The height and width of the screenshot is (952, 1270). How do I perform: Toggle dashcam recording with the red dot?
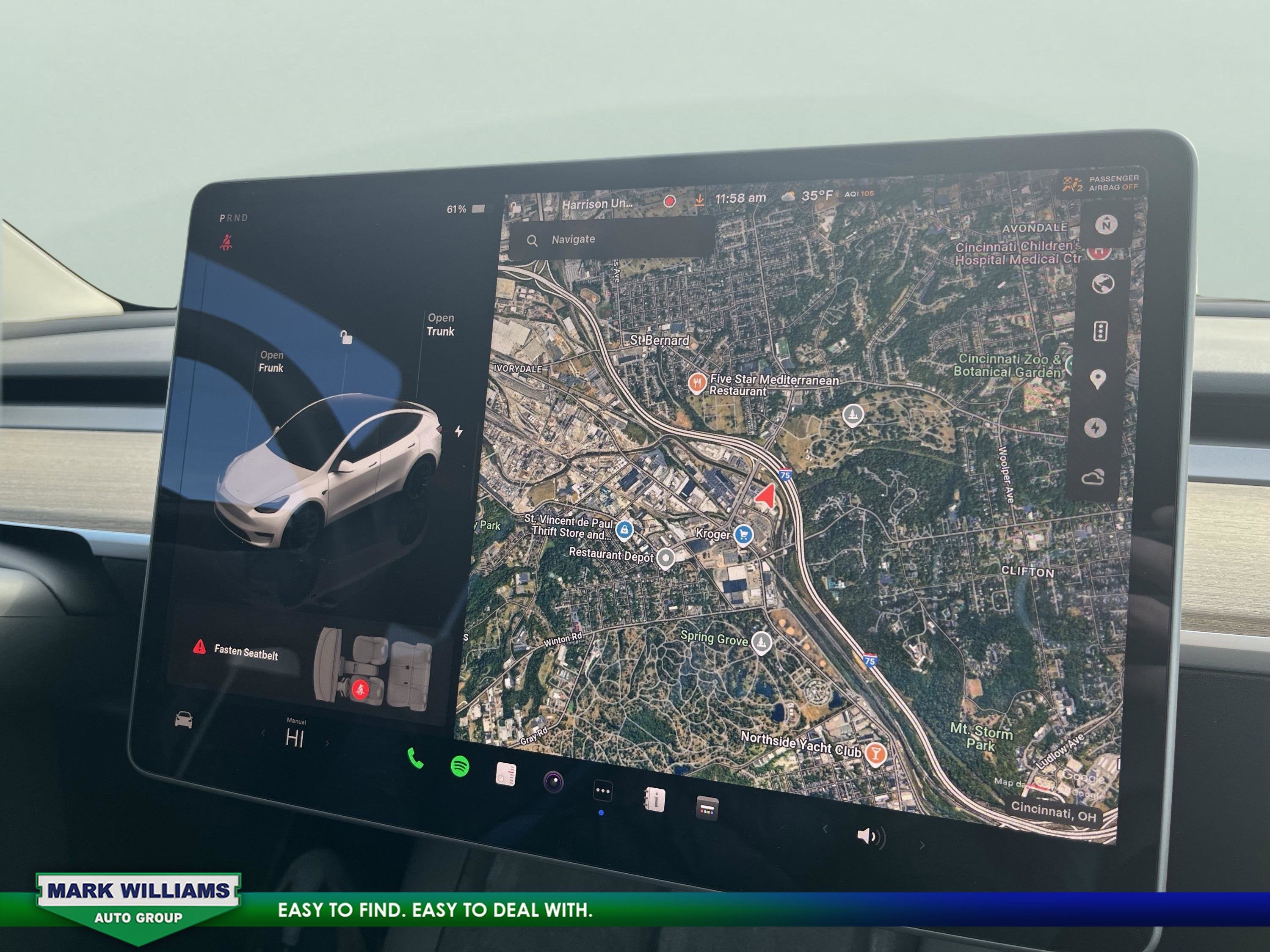tap(670, 202)
